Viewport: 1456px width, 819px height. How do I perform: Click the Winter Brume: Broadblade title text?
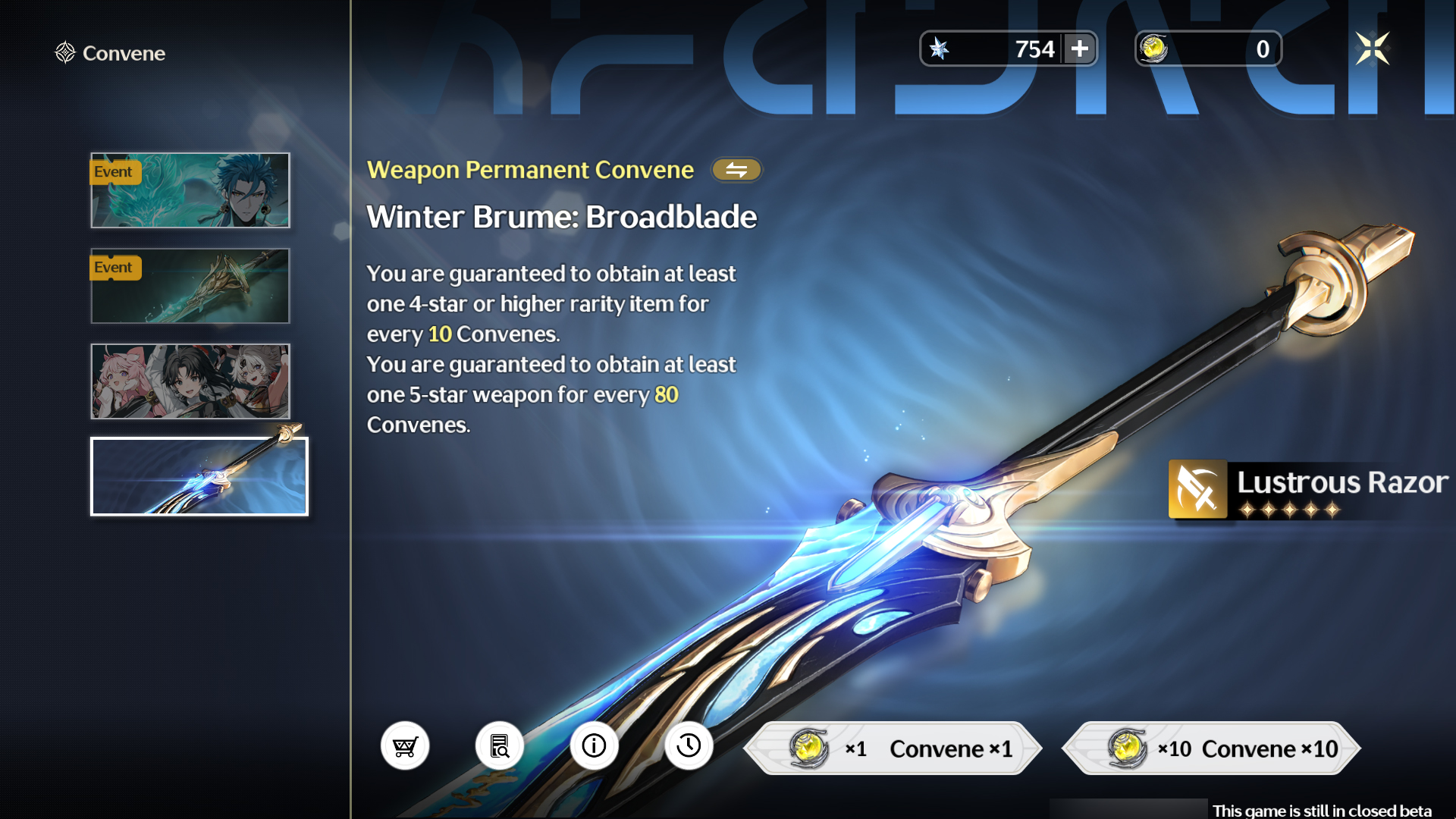(560, 217)
